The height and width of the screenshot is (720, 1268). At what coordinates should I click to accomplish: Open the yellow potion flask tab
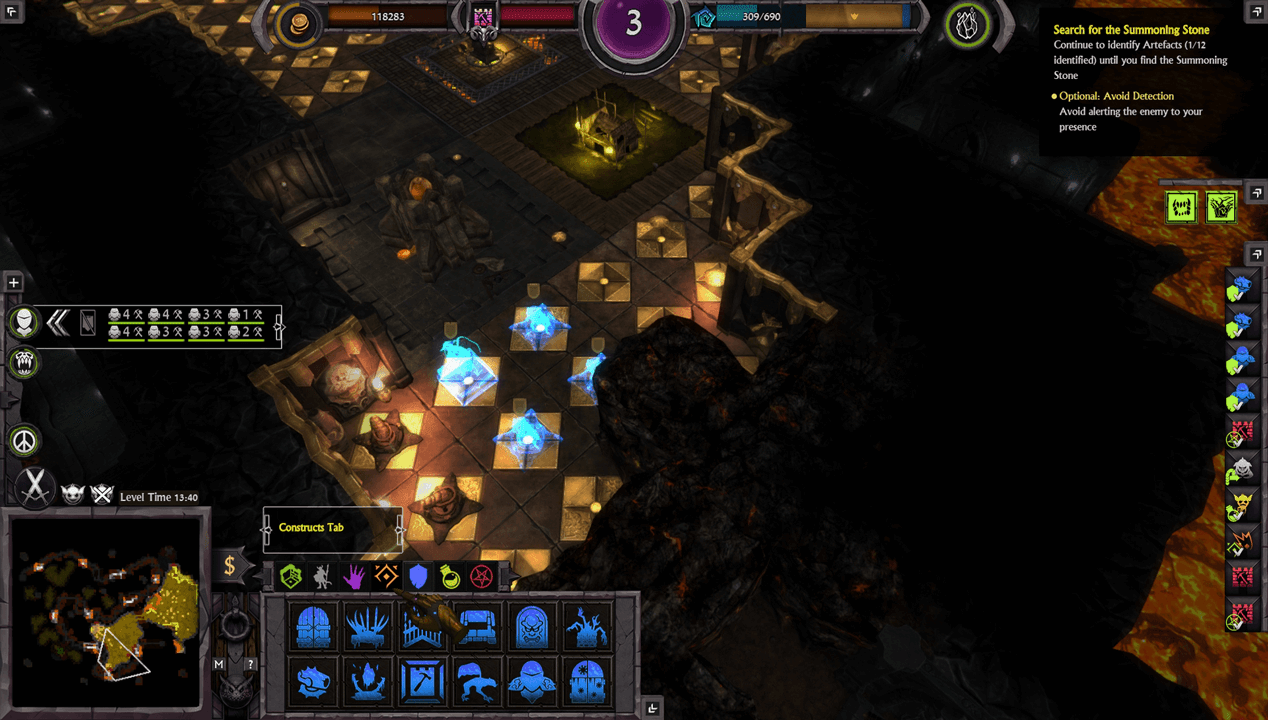tap(450, 575)
